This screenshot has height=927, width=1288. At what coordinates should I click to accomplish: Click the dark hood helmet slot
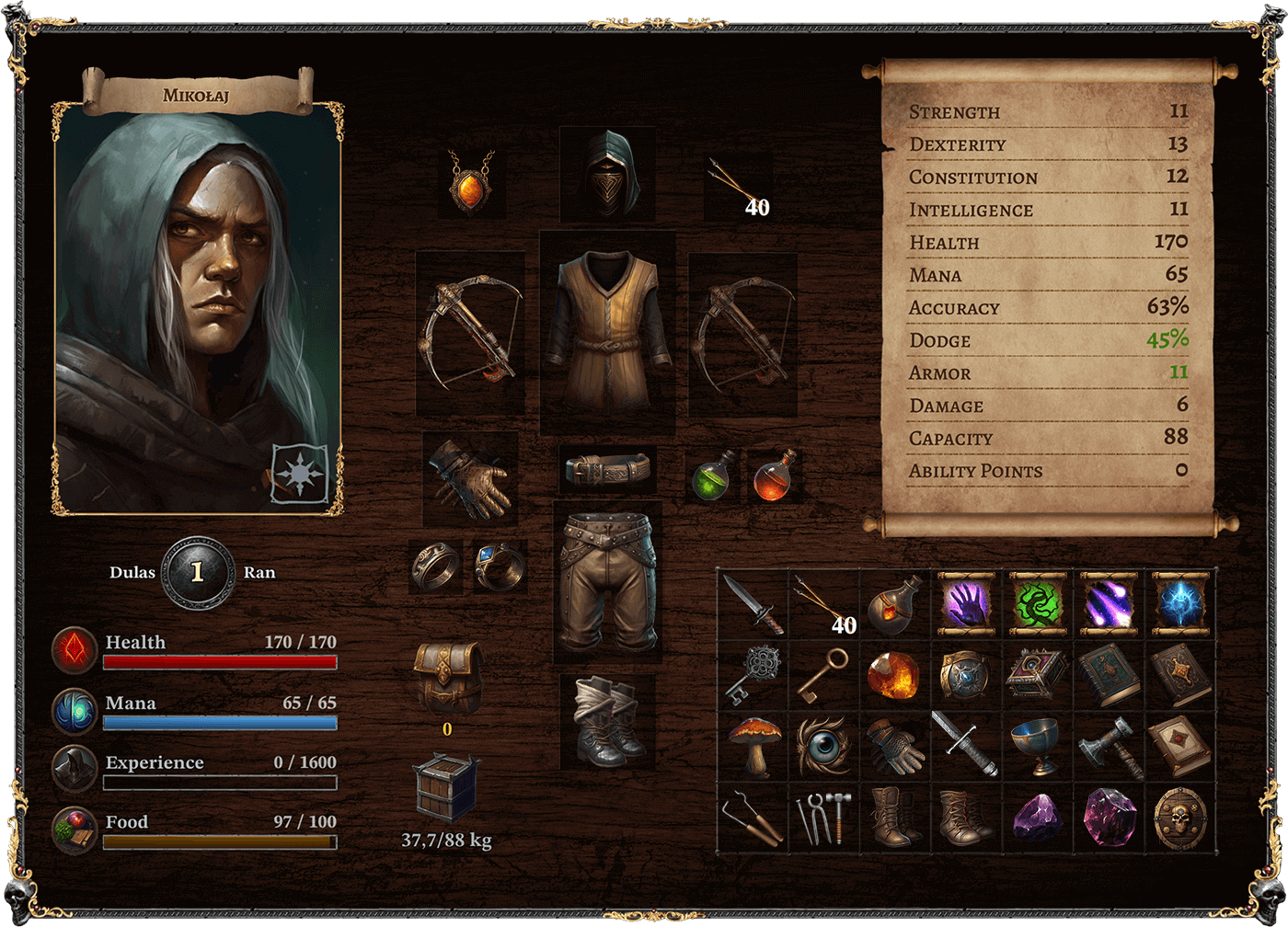(x=607, y=175)
